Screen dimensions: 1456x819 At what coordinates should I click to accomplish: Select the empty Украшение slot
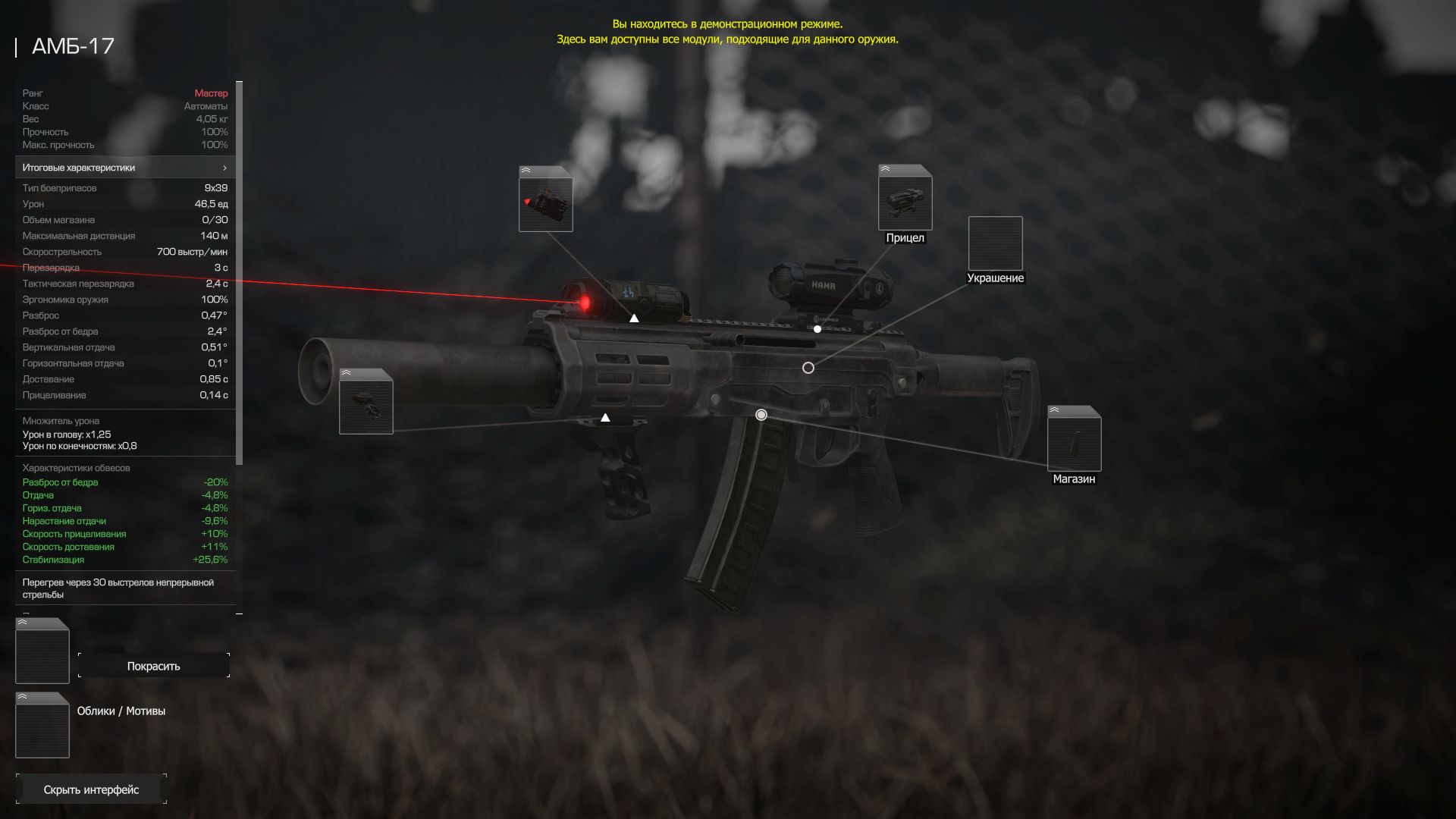coord(995,243)
